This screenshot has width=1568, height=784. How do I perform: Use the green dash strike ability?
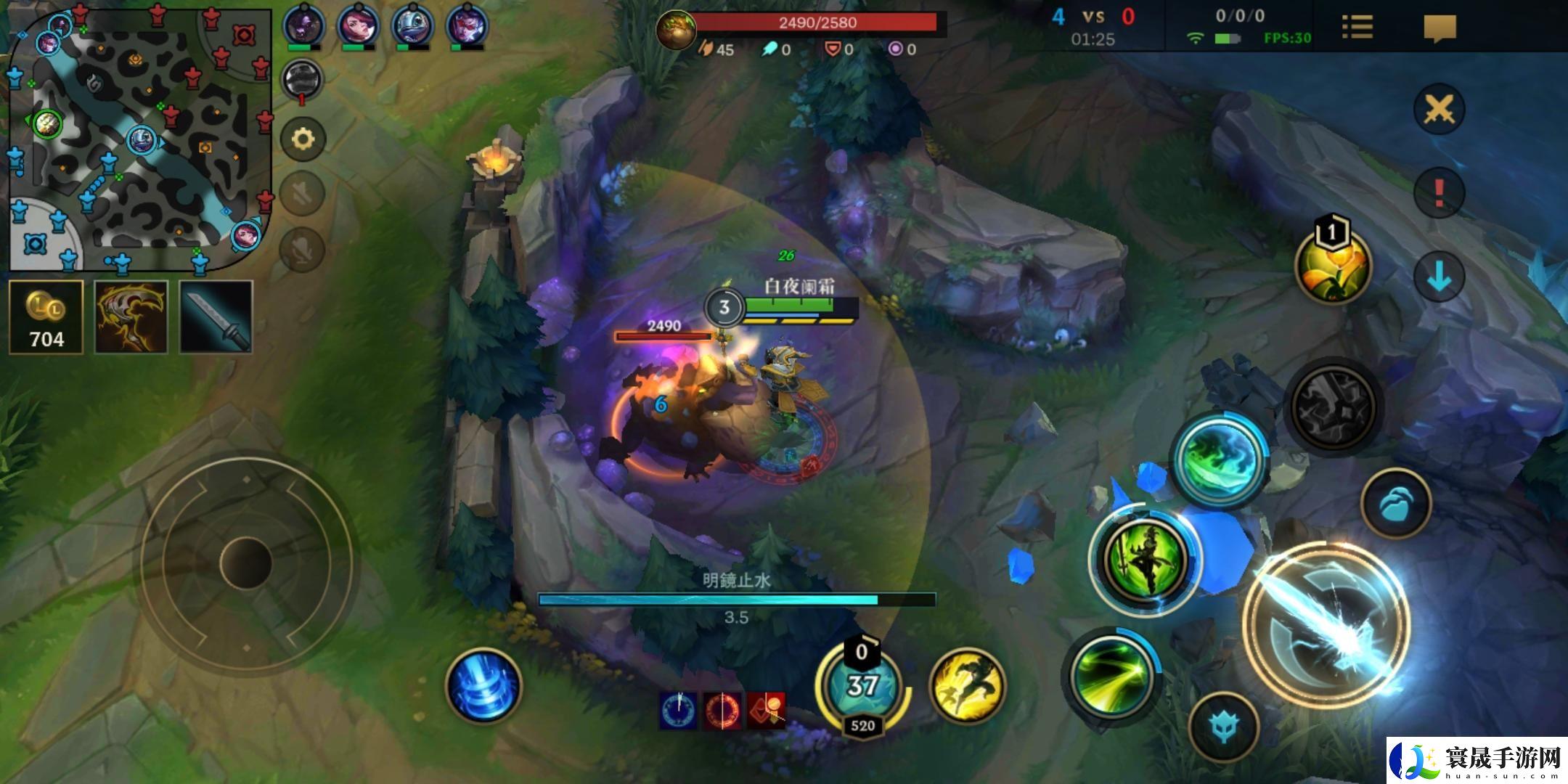[x=1111, y=675]
